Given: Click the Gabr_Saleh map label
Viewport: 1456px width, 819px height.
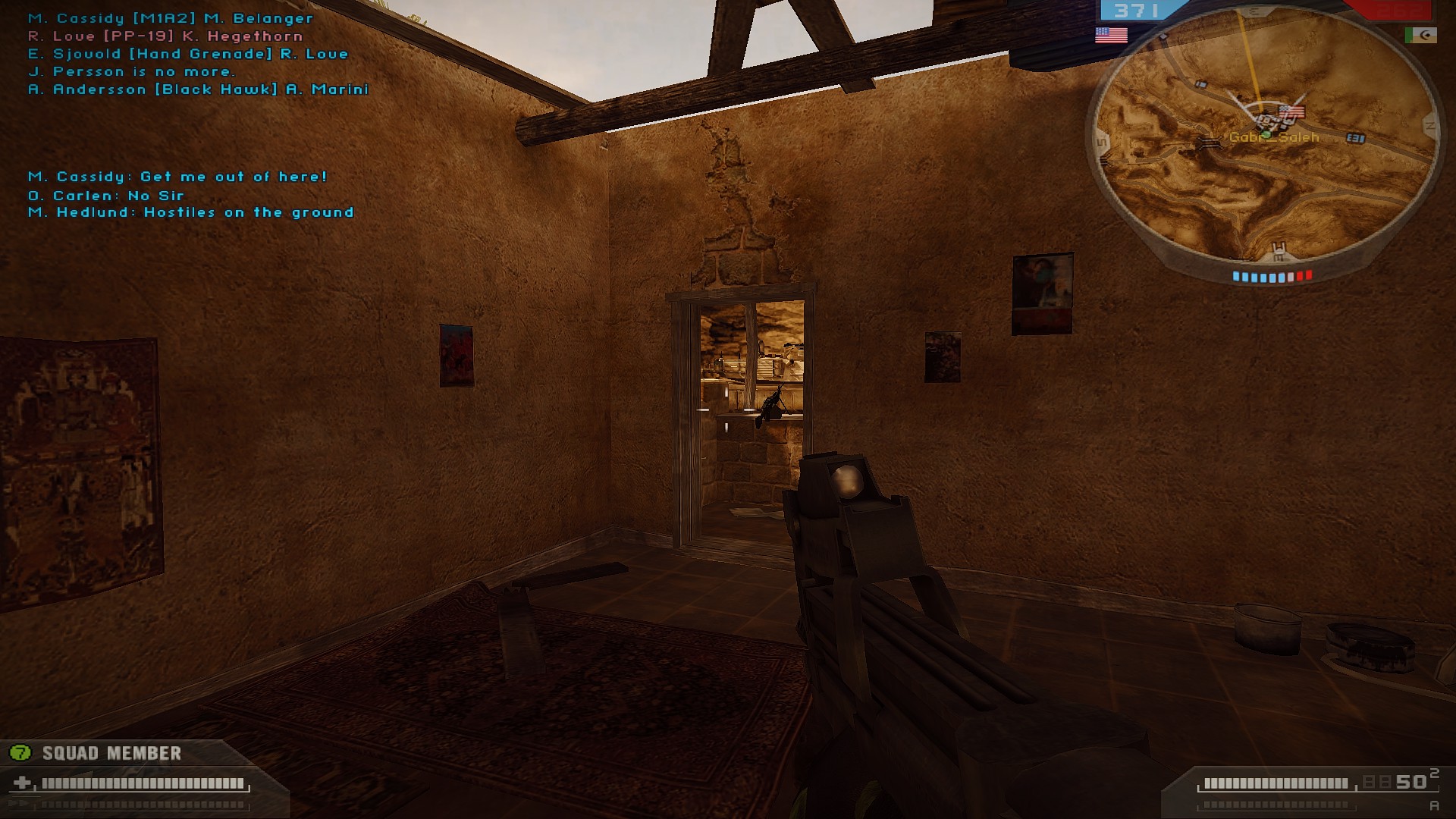Looking at the screenshot, I should 1274,138.
